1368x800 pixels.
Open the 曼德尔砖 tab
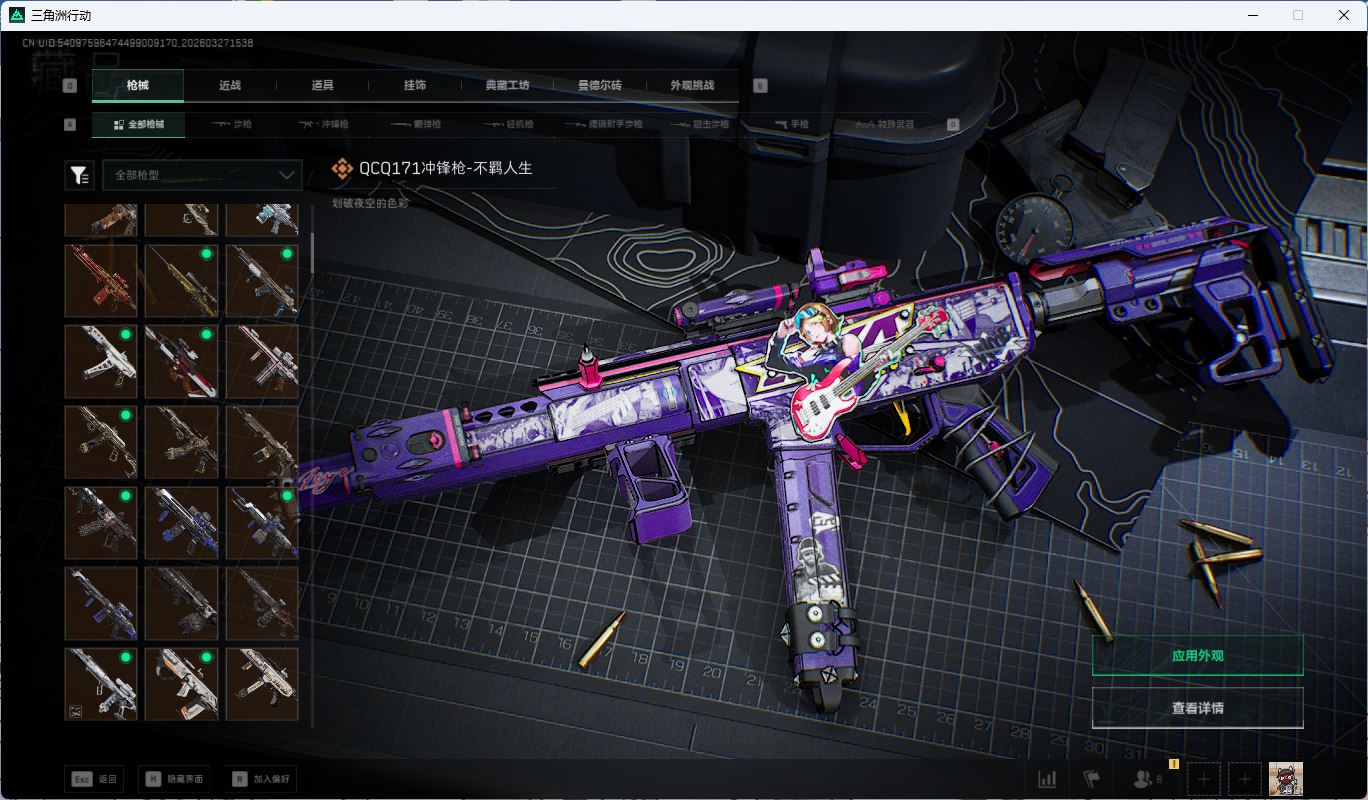tap(600, 86)
